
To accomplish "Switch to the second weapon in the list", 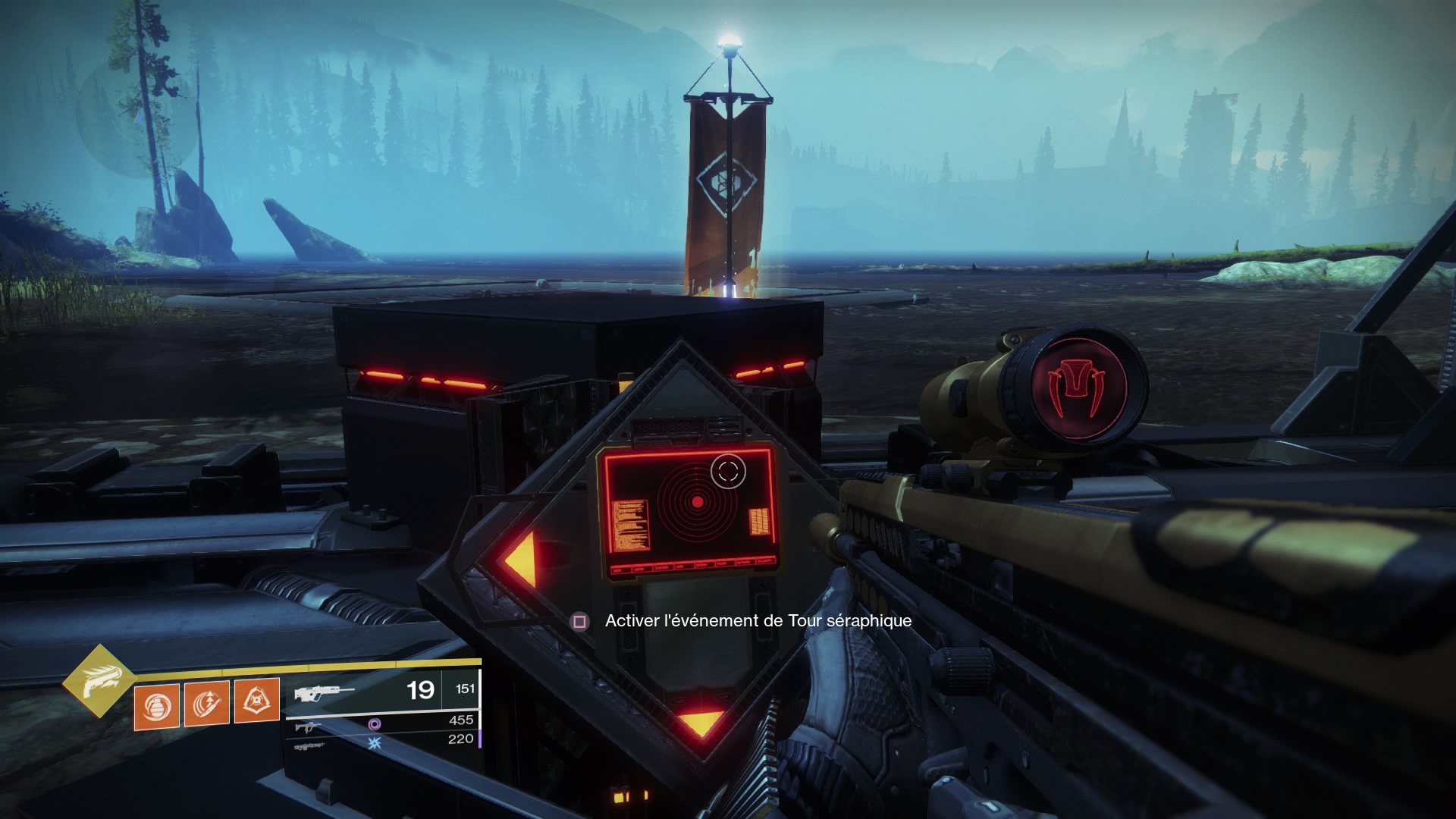I will [x=308, y=727].
